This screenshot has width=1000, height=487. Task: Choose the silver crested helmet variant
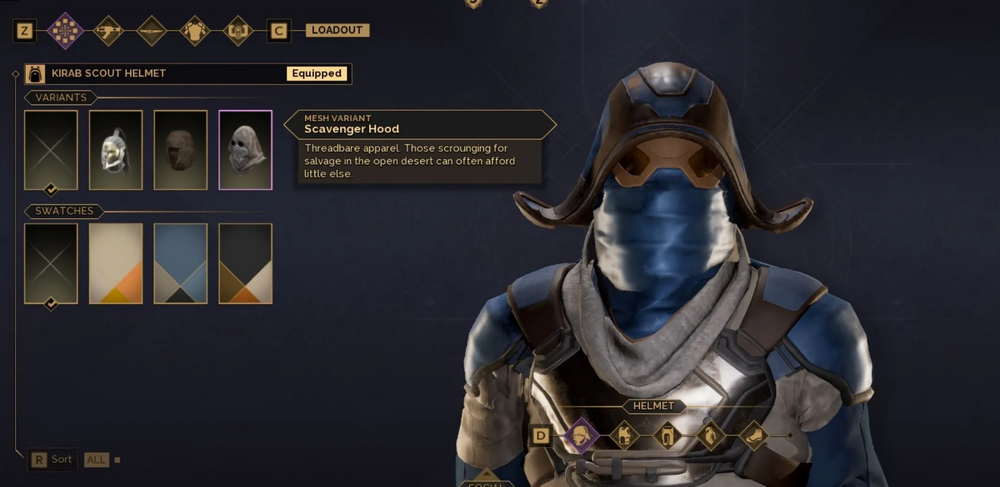point(116,150)
